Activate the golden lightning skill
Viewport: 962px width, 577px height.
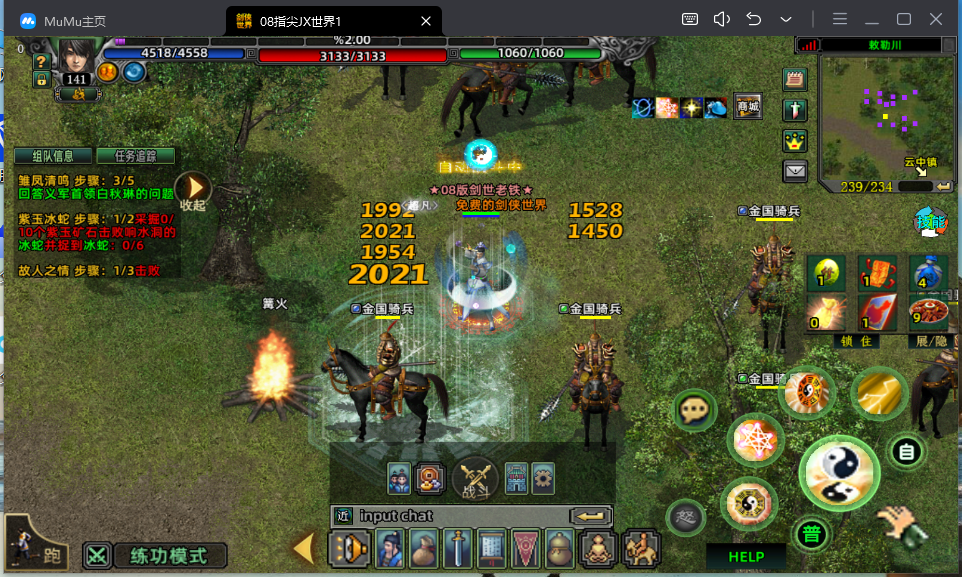(880, 394)
